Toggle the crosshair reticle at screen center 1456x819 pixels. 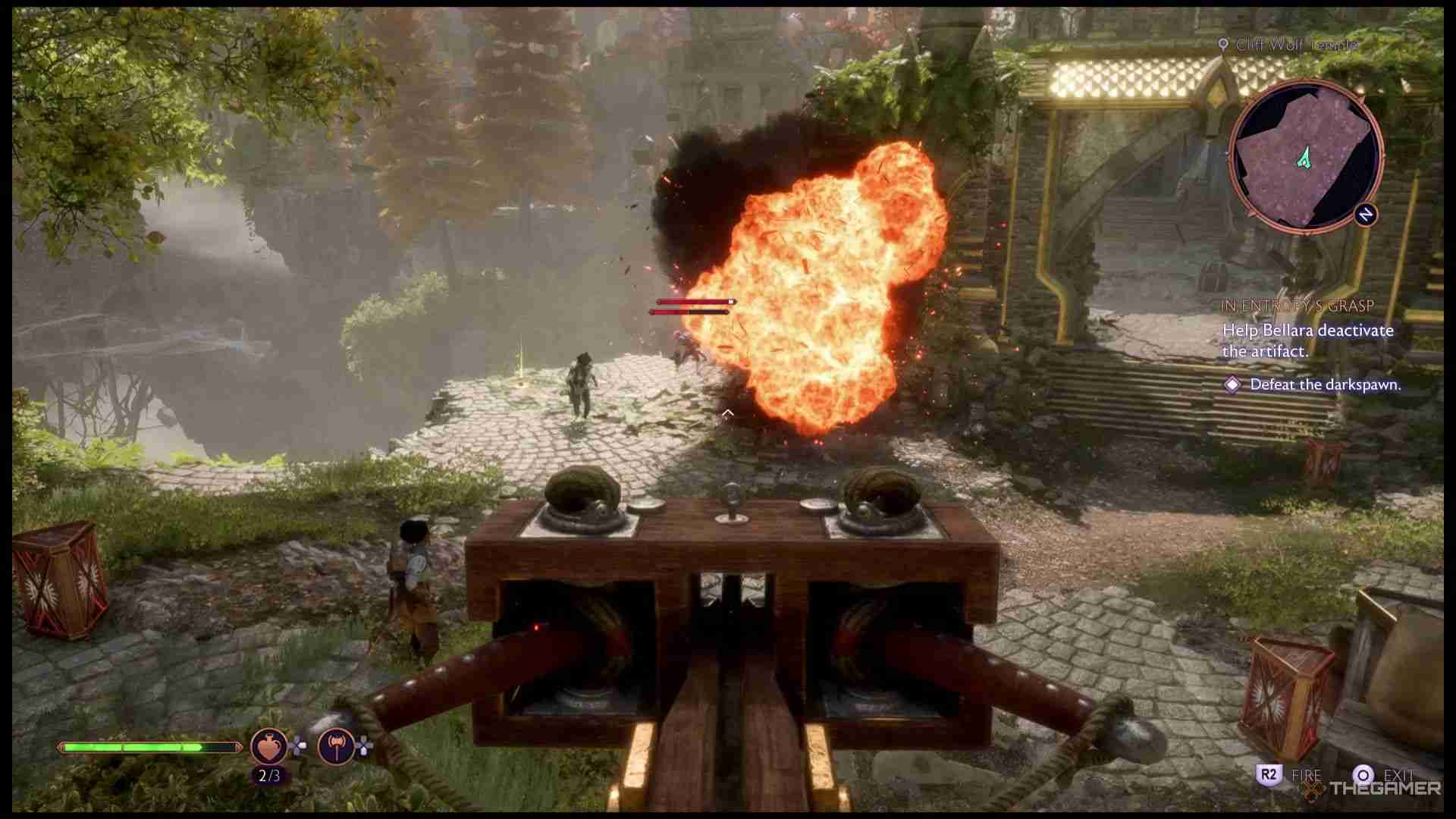(729, 413)
